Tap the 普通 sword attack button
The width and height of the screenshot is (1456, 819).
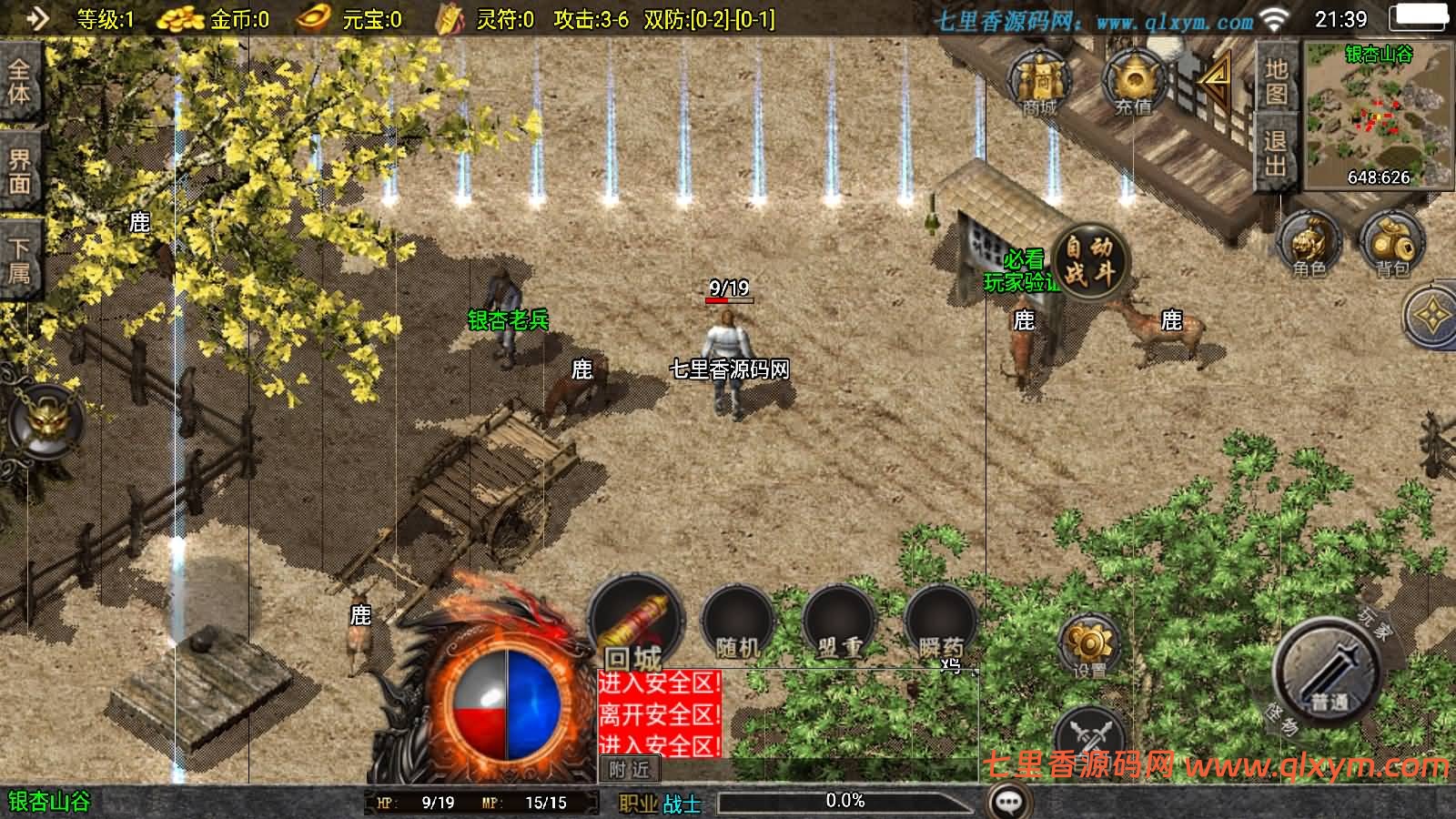click(x=1329, y=672)
